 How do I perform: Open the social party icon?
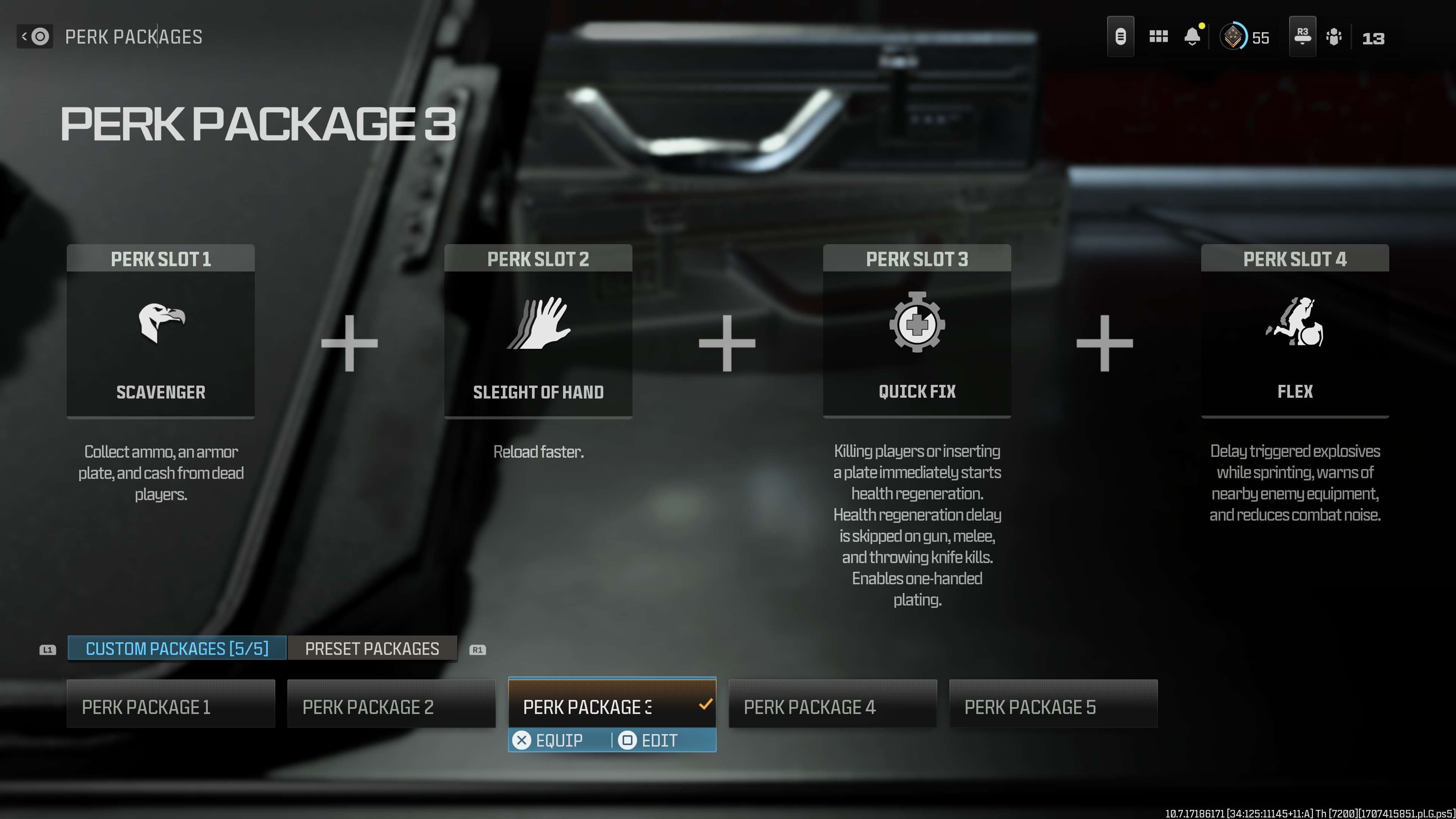pyautogui.click(x=1334, y=37)
